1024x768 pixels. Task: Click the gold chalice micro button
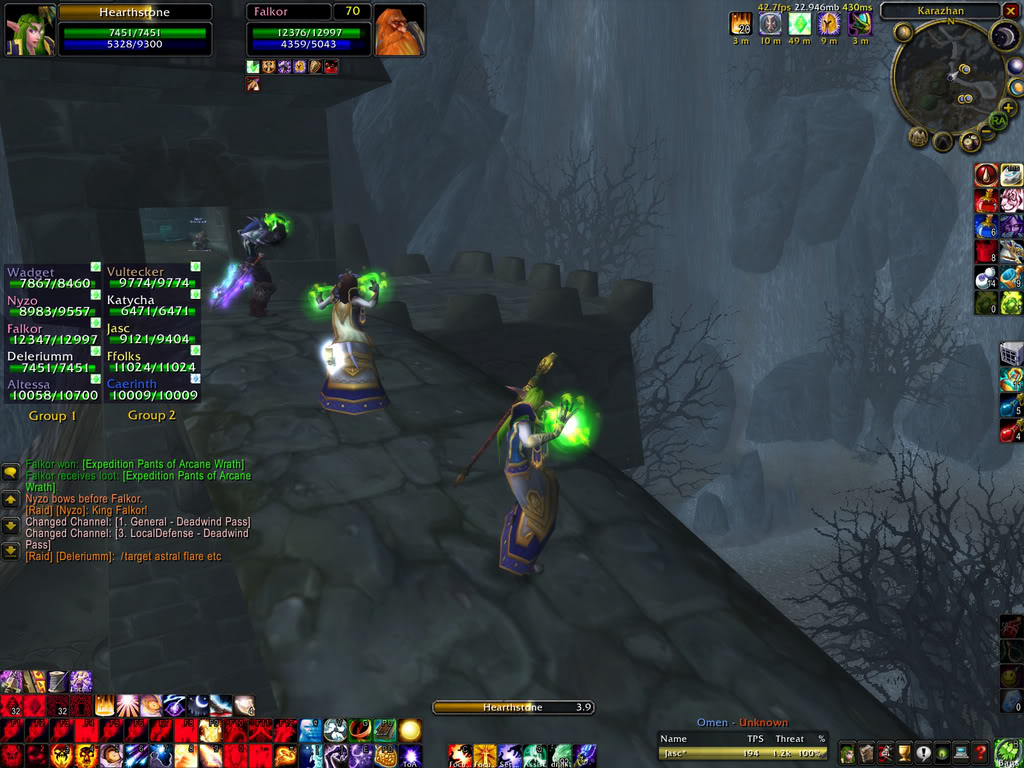[905, 753]
